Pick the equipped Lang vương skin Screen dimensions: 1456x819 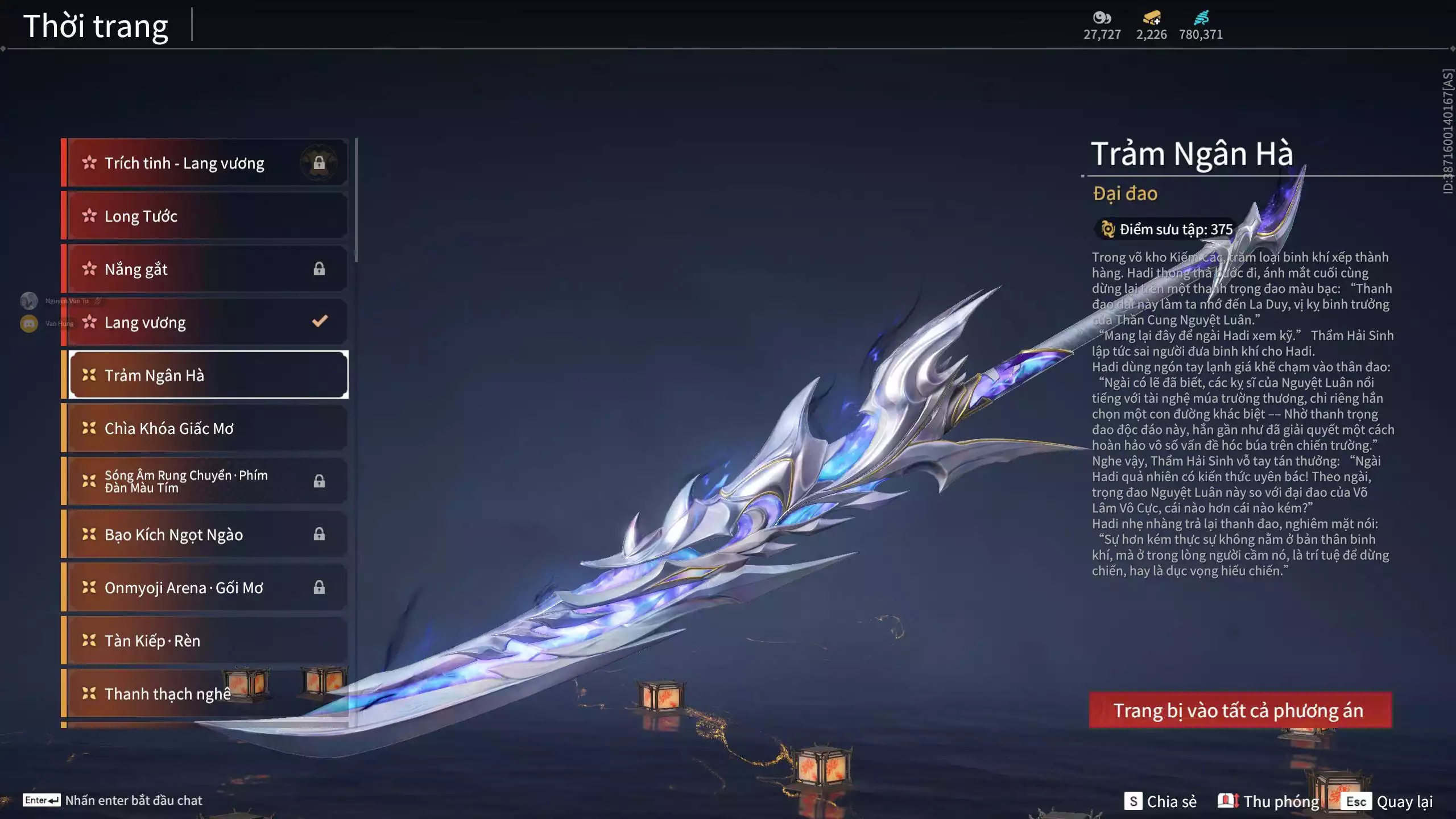coord(207,322)
